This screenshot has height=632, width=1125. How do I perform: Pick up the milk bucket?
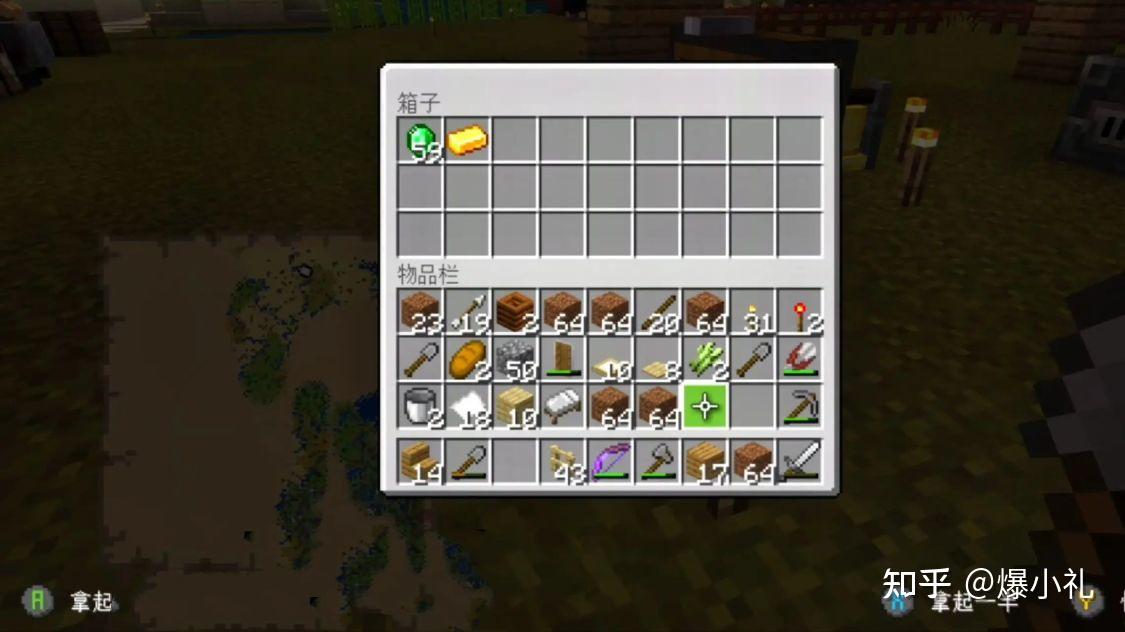coord(421,407)
